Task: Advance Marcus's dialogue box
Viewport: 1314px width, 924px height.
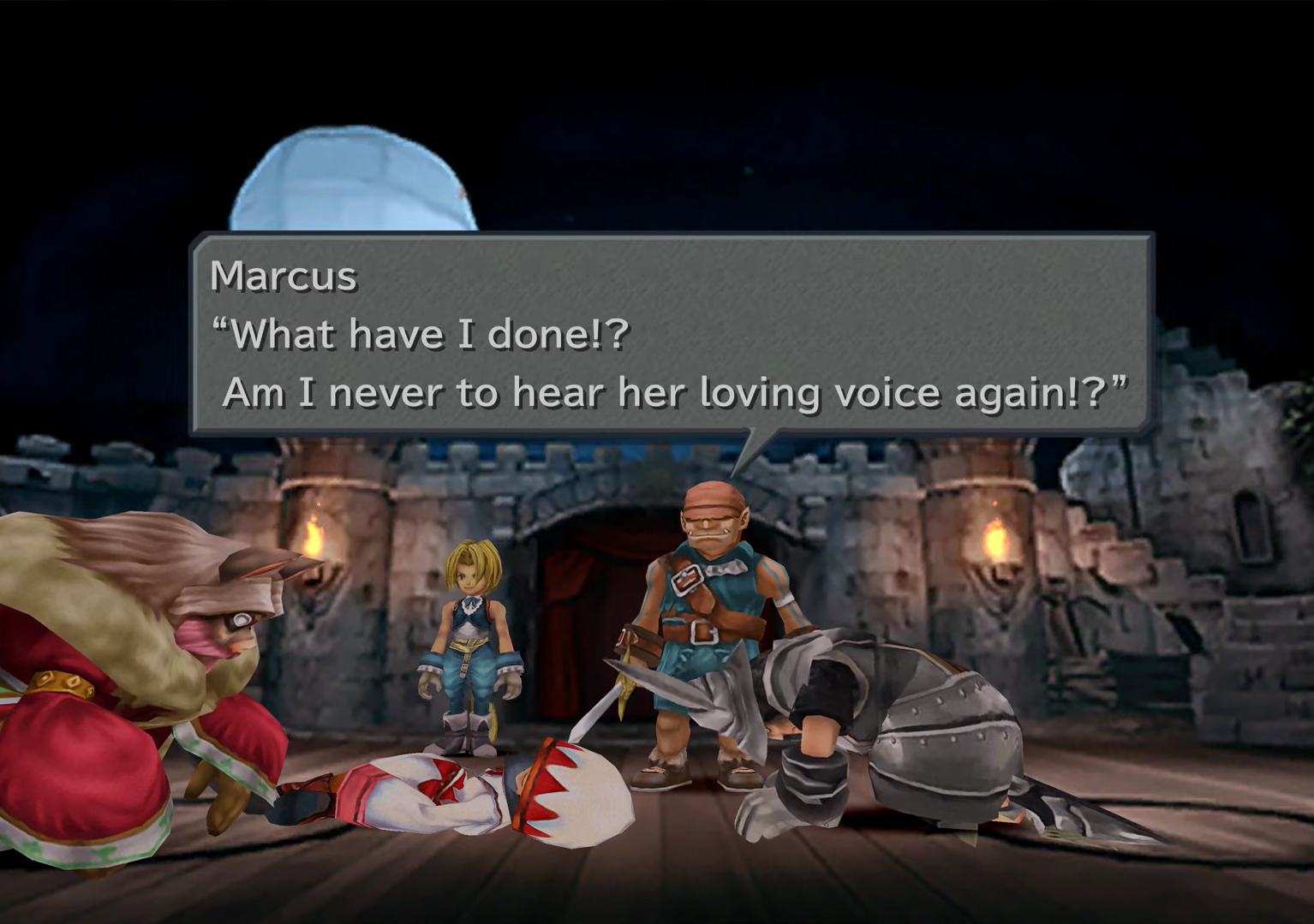Action: click(671, 334)
